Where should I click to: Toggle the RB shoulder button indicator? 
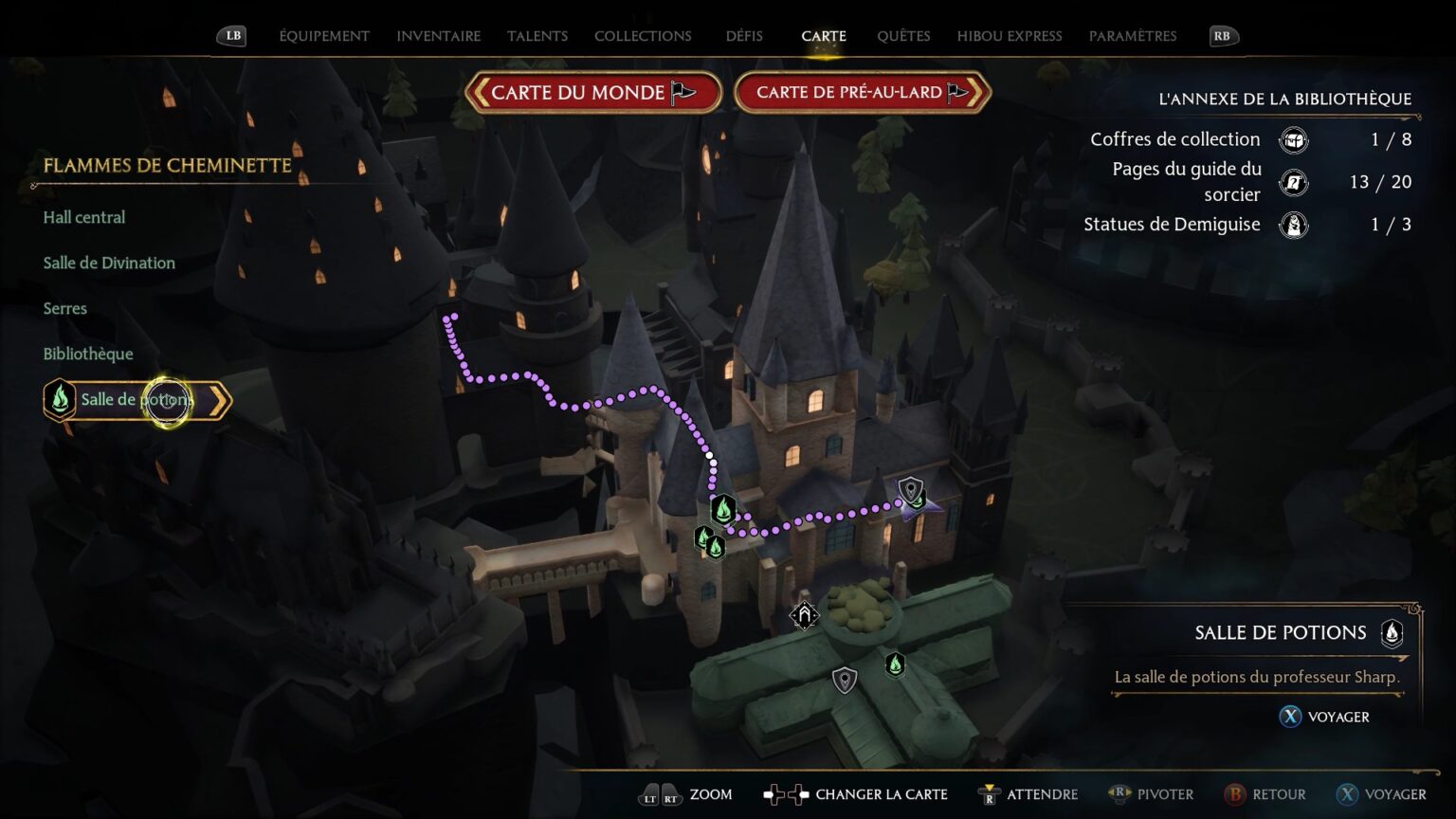click(1223, 35)
